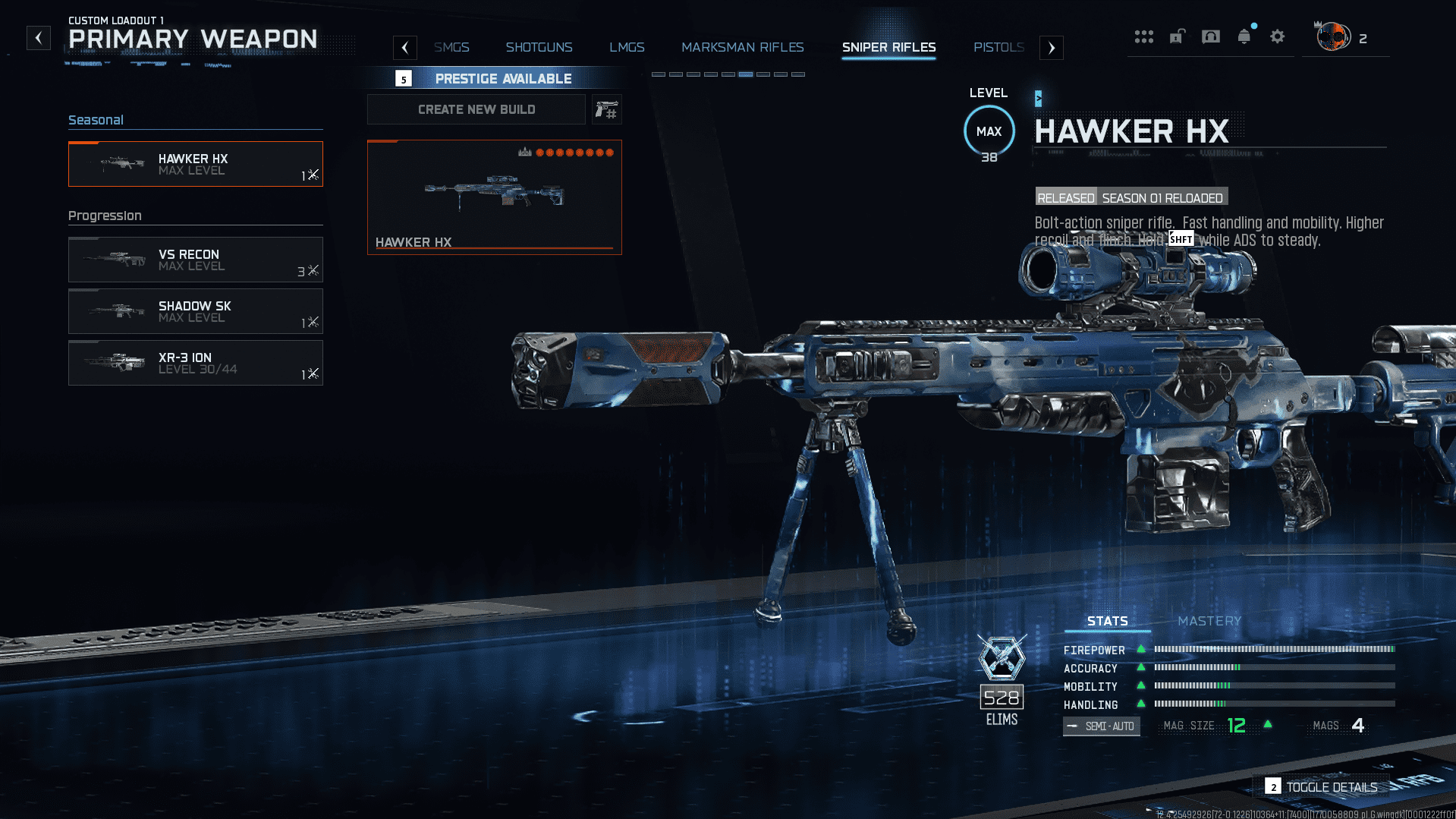Select the LMGs tab
The height and width of the screenshot is (819, 1456).
(627, 47)
